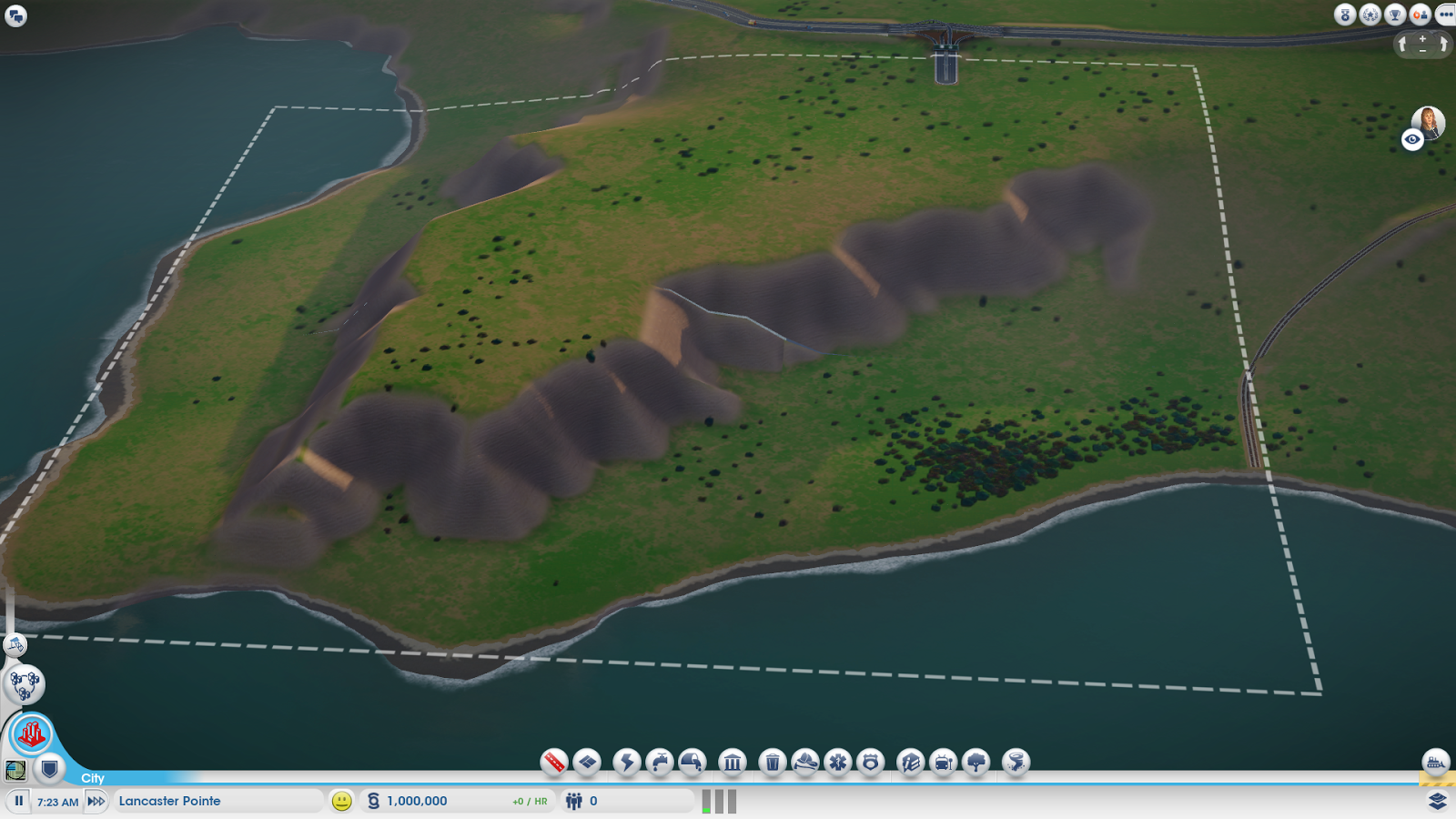
Task: Open the budget via the Simoleons counter
Action: tap(417, 802)
